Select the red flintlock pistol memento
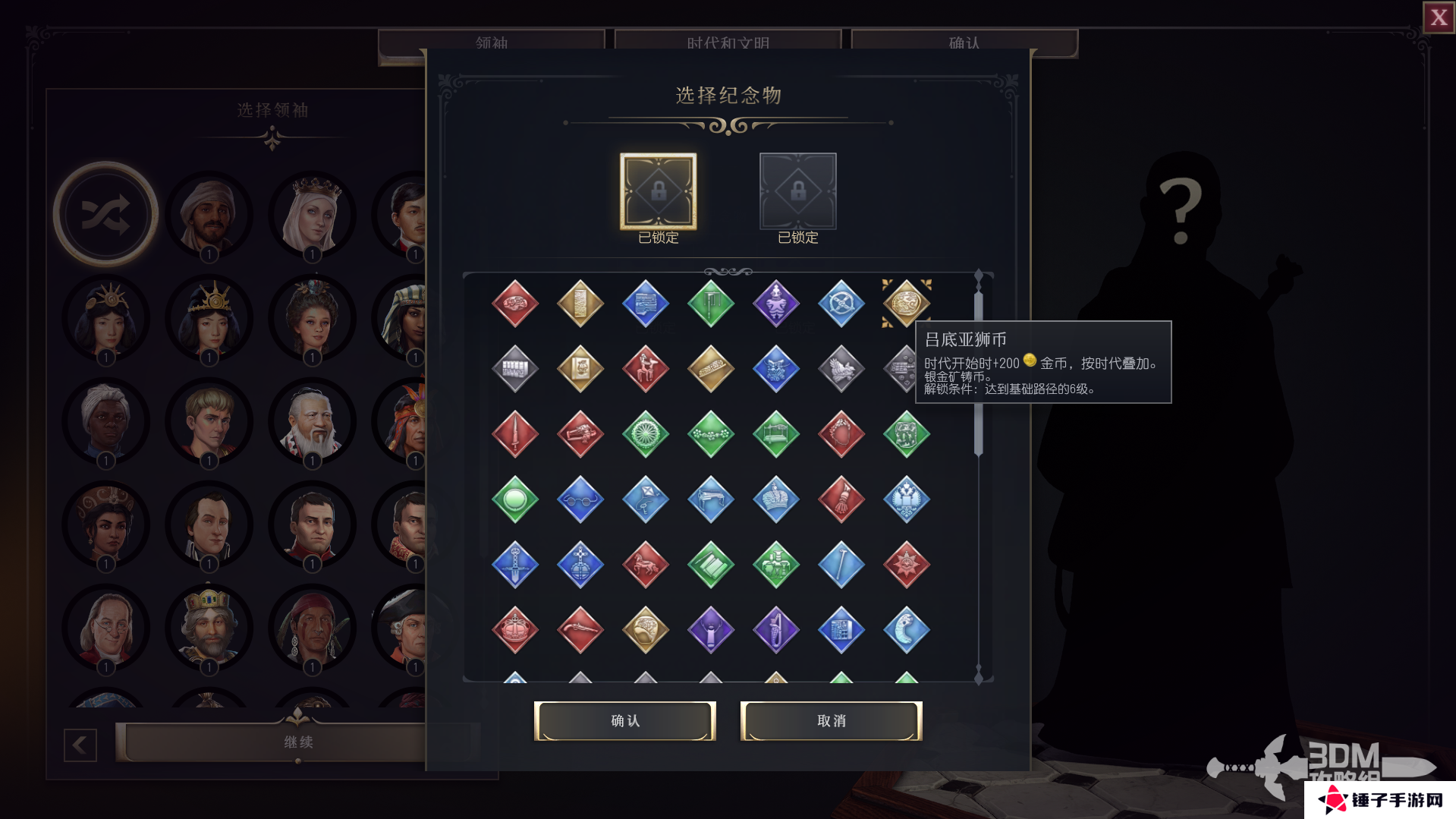 click(x=580, y=630)
